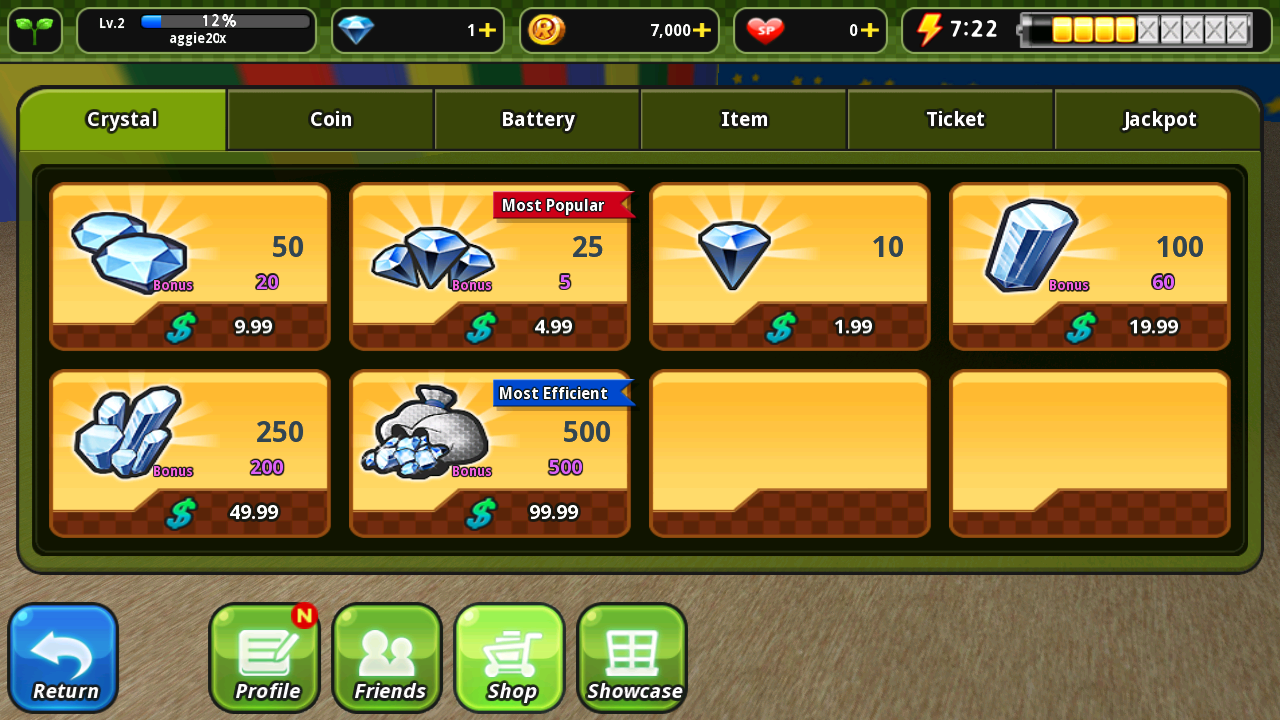Add crystals using the diamond plus button
This screenshot has width=1280, height=720.
(x=487, y=30)
